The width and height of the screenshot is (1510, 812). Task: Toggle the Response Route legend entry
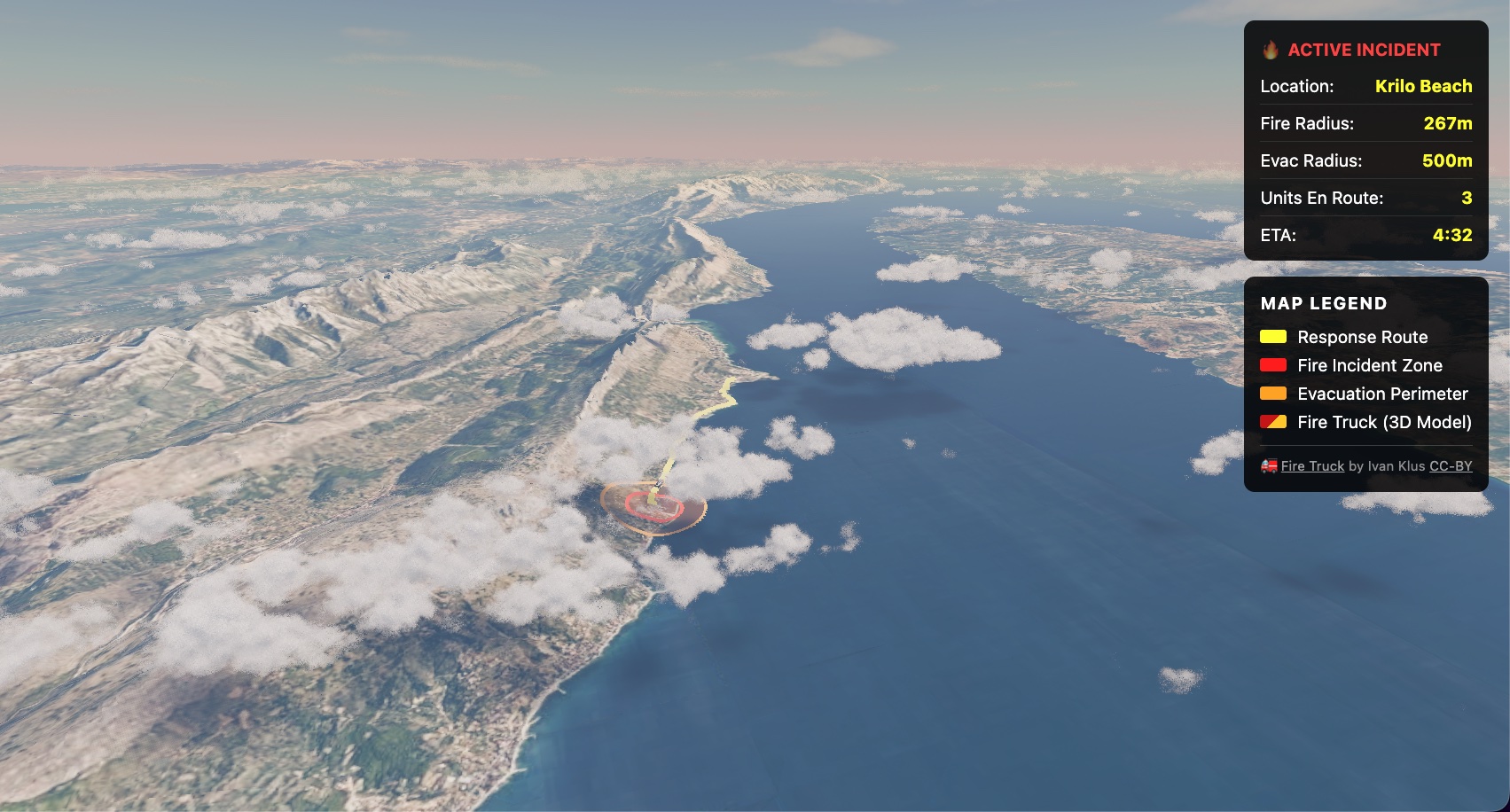[x=1363, y=337]
